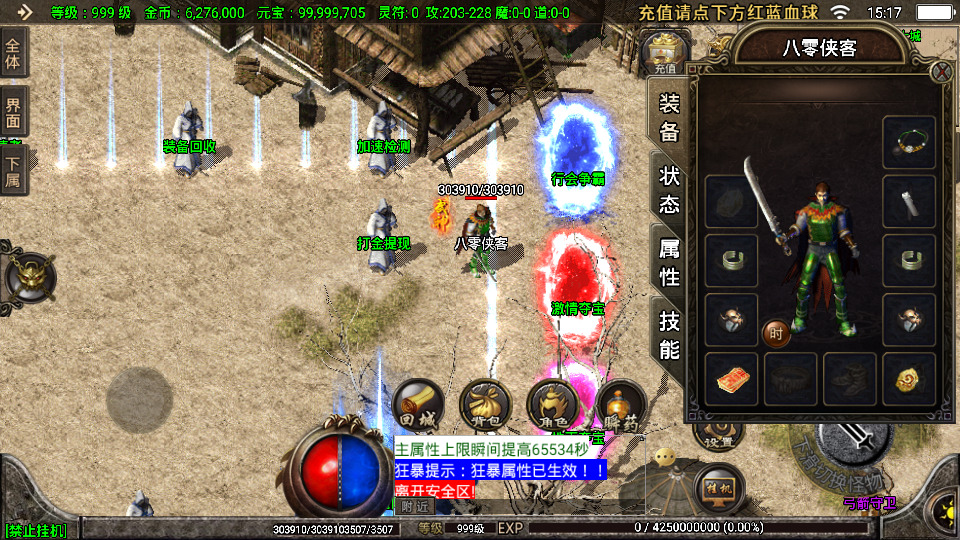Click the chained golden skull icon
This screenshot has width=960, height=540.
(31, 277)
